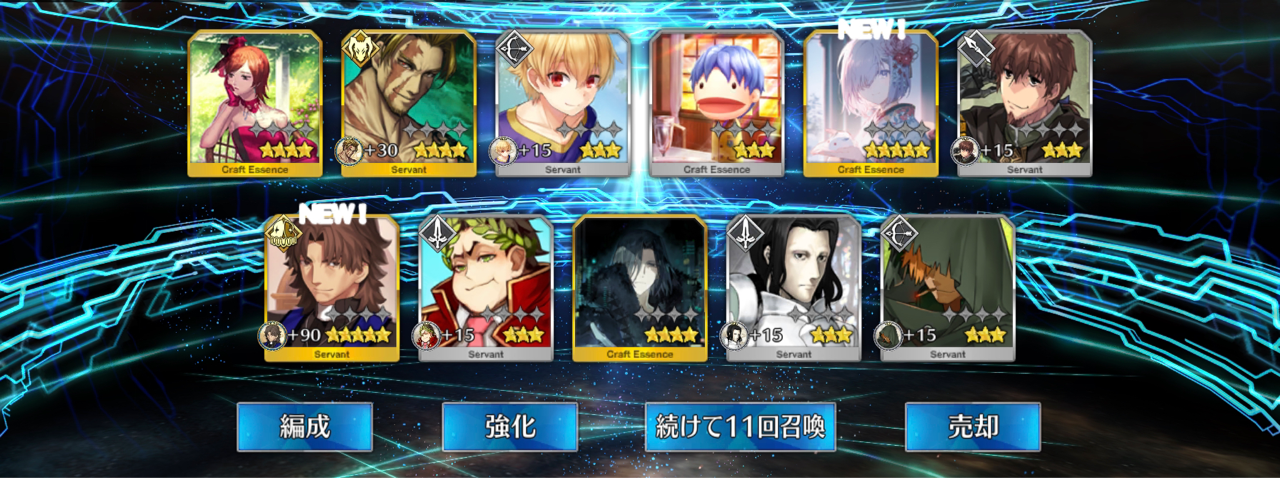Pick the pale black-haired Servant card
This screenshot has height=478, width=1280.
click(x=793, y=287)
